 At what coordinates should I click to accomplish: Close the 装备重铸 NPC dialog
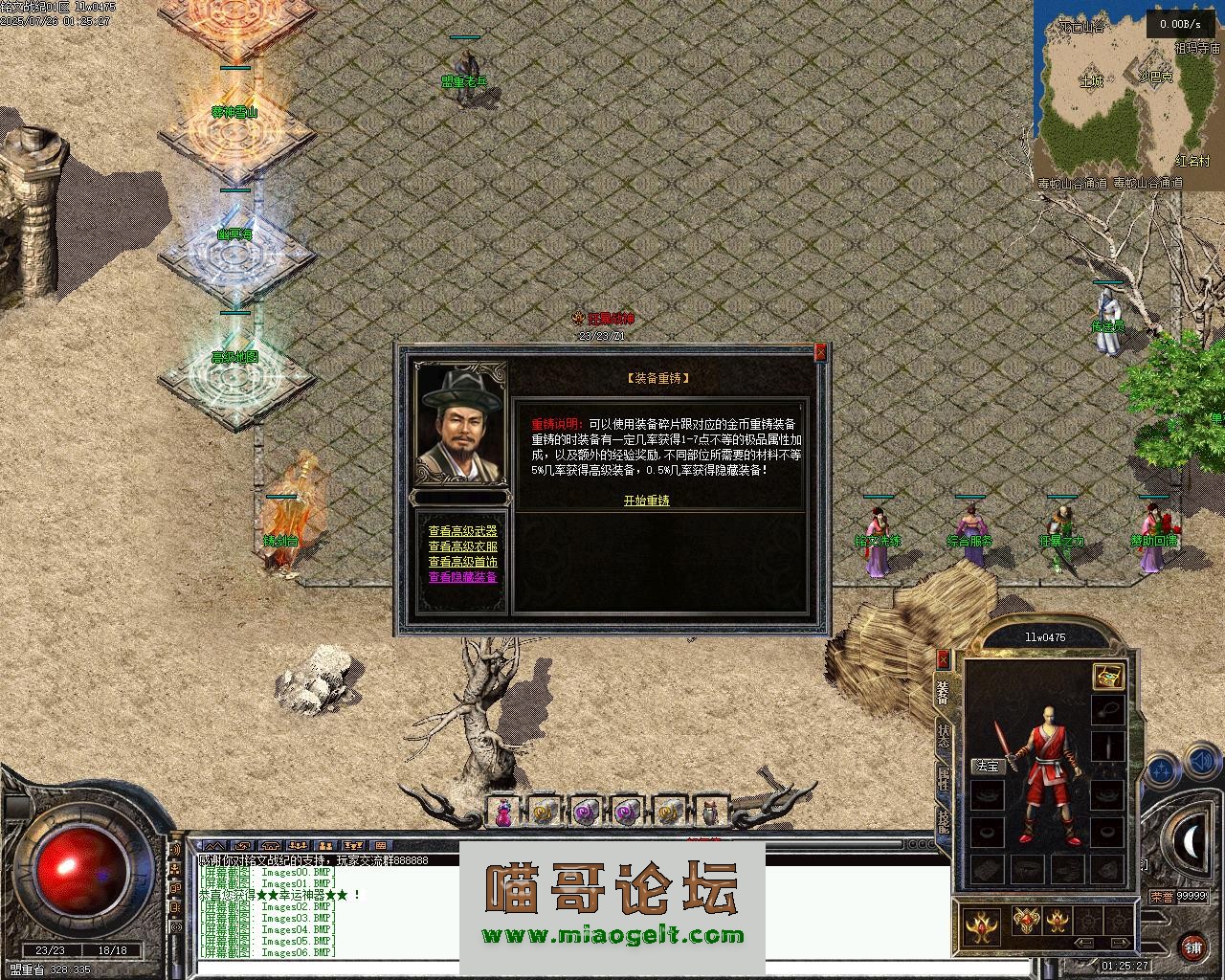coord(820,353)
